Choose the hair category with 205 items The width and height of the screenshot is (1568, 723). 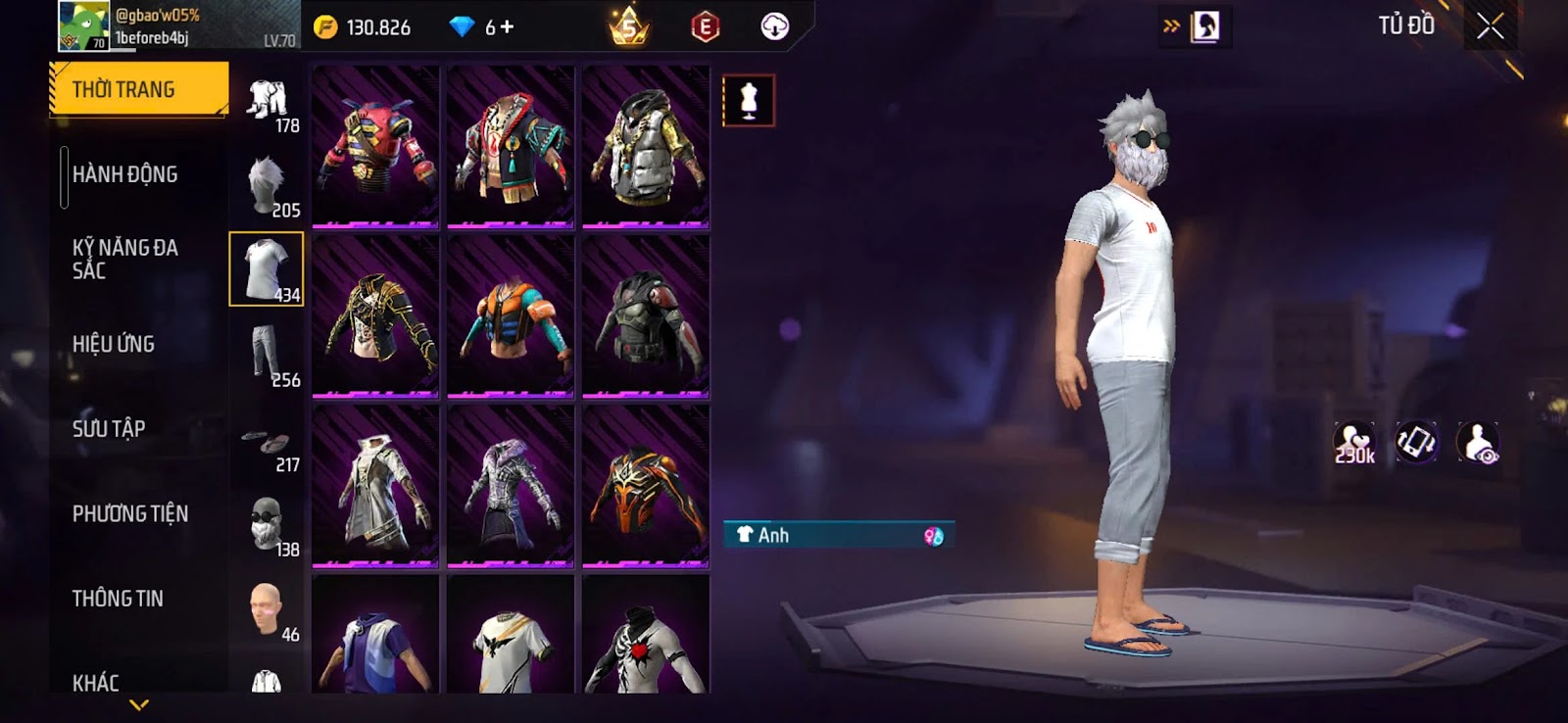(267, 185)
